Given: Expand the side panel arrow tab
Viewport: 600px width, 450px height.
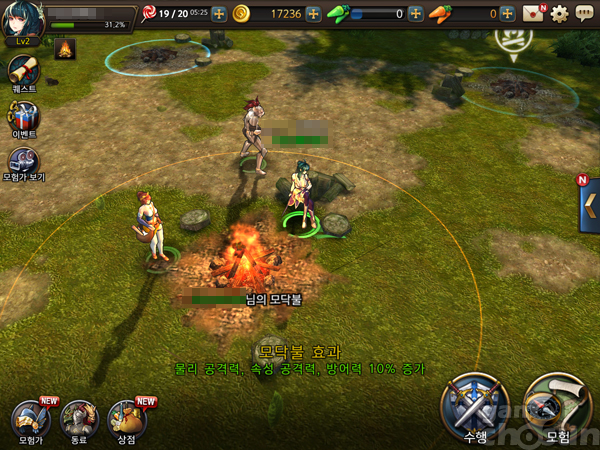Looking at the screenshot, I should coord(588,206).
